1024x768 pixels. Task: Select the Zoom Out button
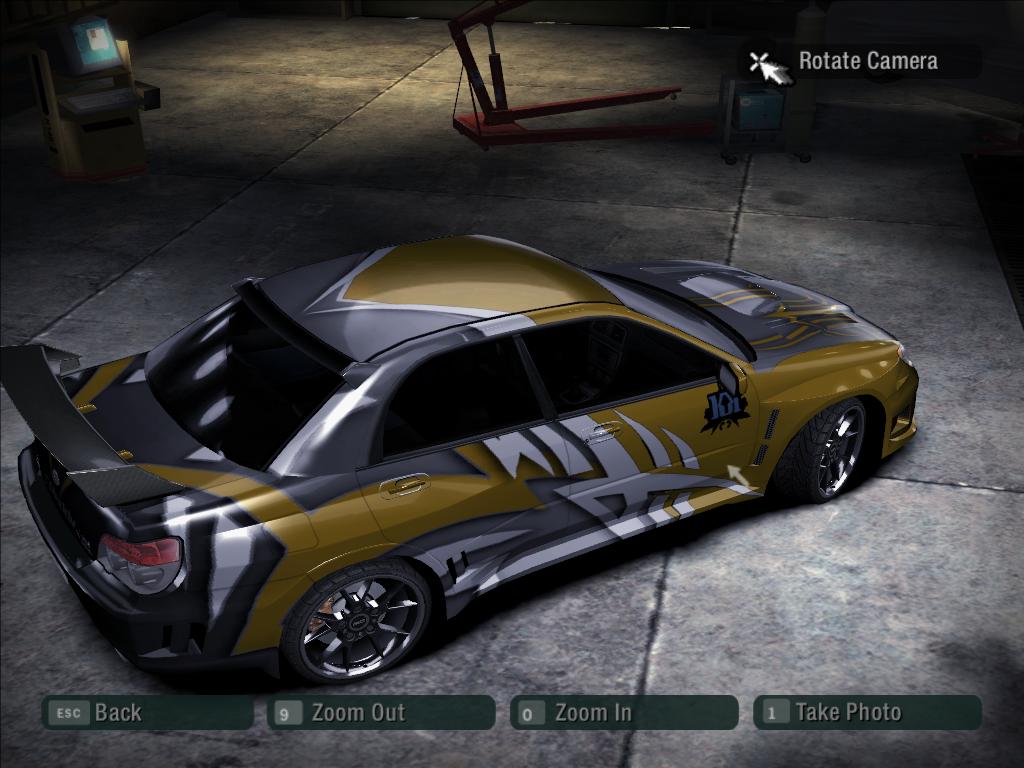pyautogui.click(x=381, y=713)
